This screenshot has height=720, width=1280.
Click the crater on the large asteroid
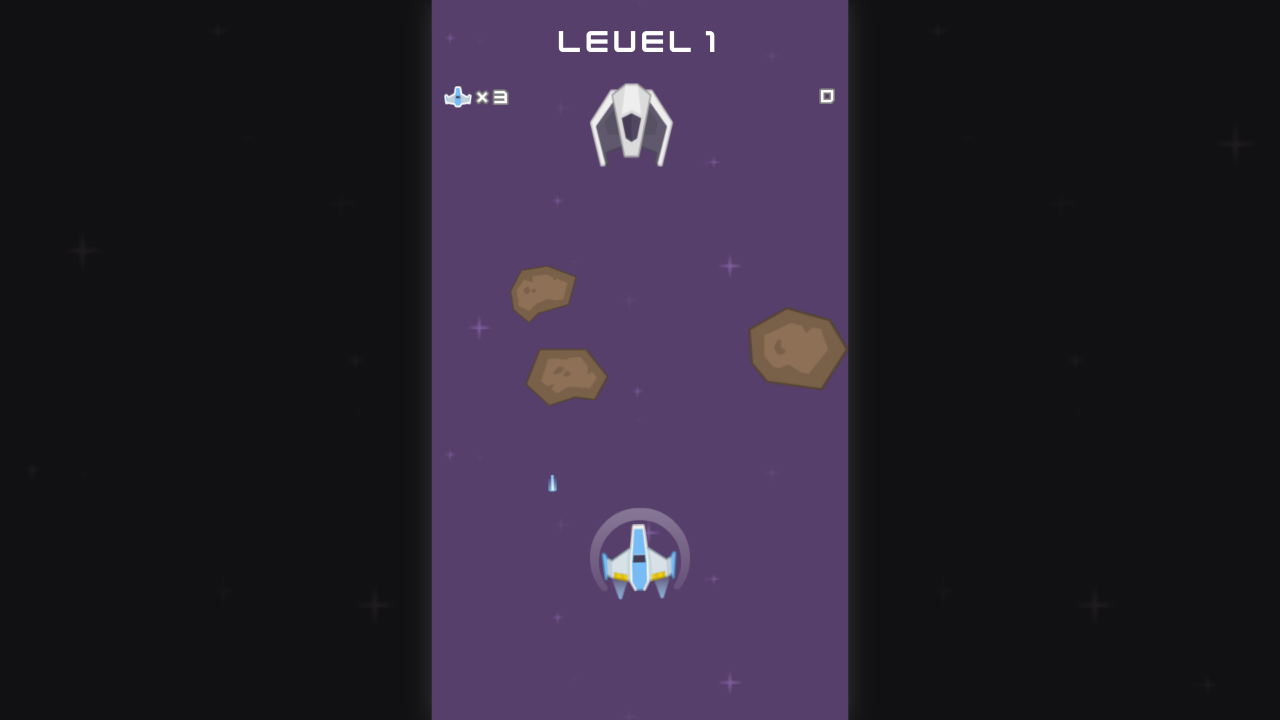click(779, 348)
